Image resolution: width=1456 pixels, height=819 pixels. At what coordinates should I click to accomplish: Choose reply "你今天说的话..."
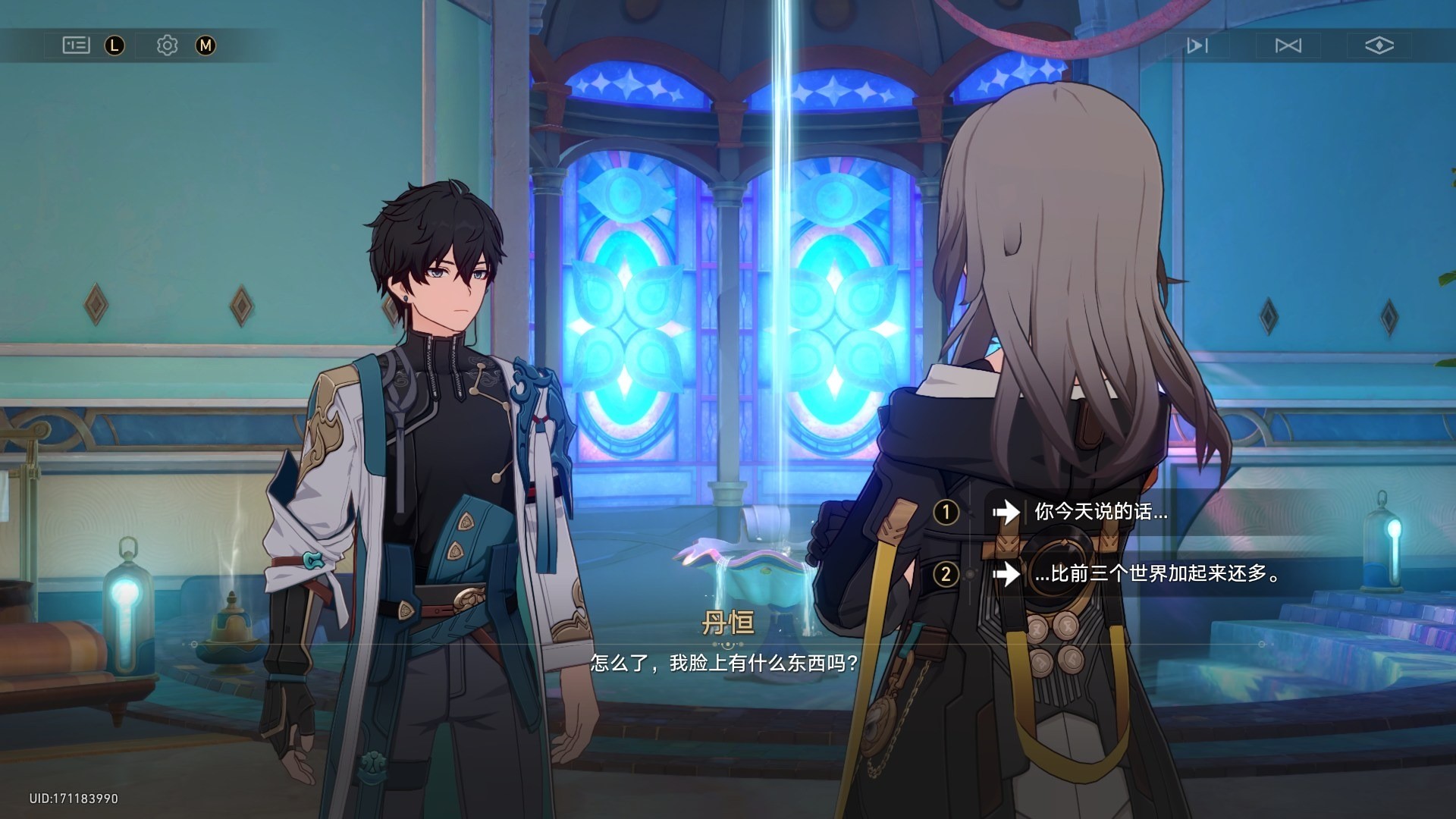(x=1100, y=512)
